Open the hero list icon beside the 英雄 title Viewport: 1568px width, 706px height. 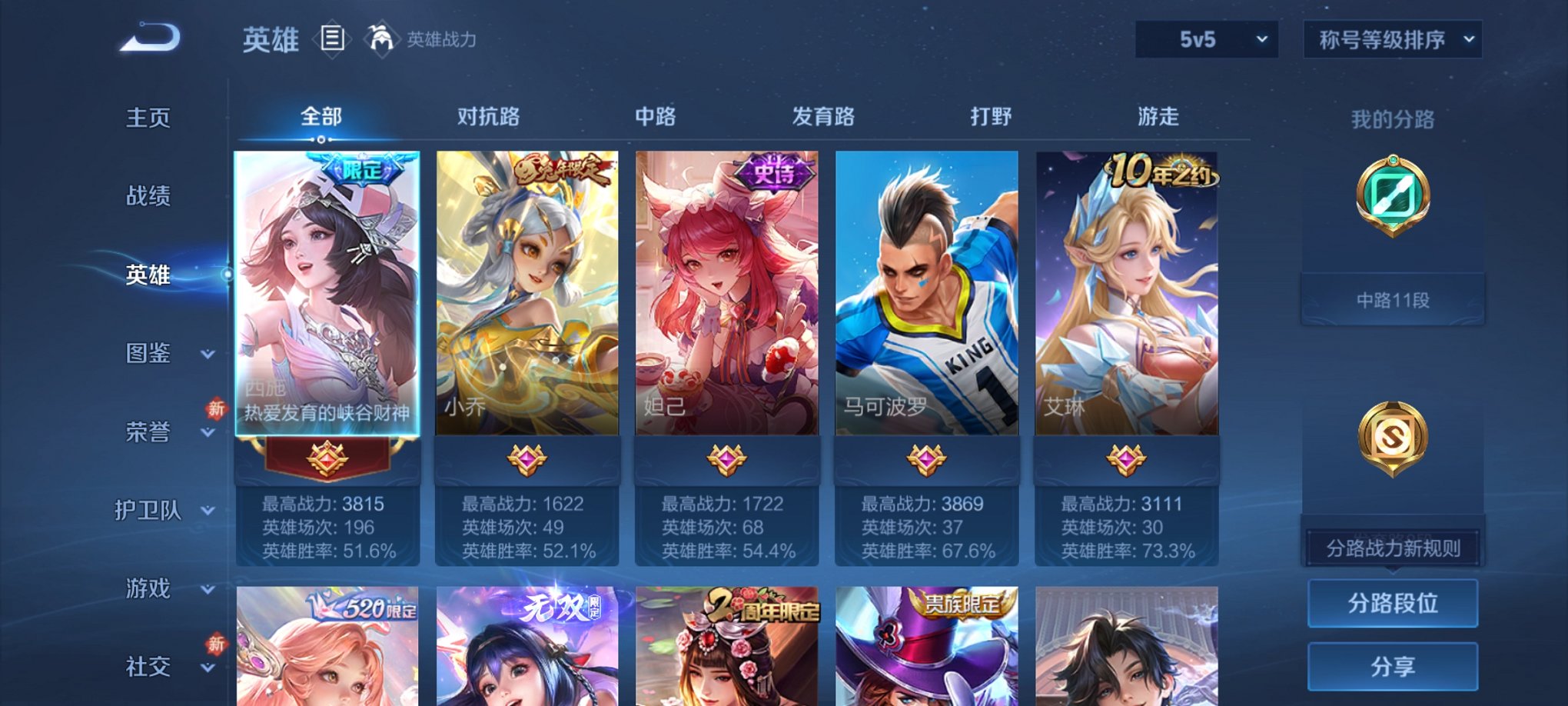coord(332,40)
